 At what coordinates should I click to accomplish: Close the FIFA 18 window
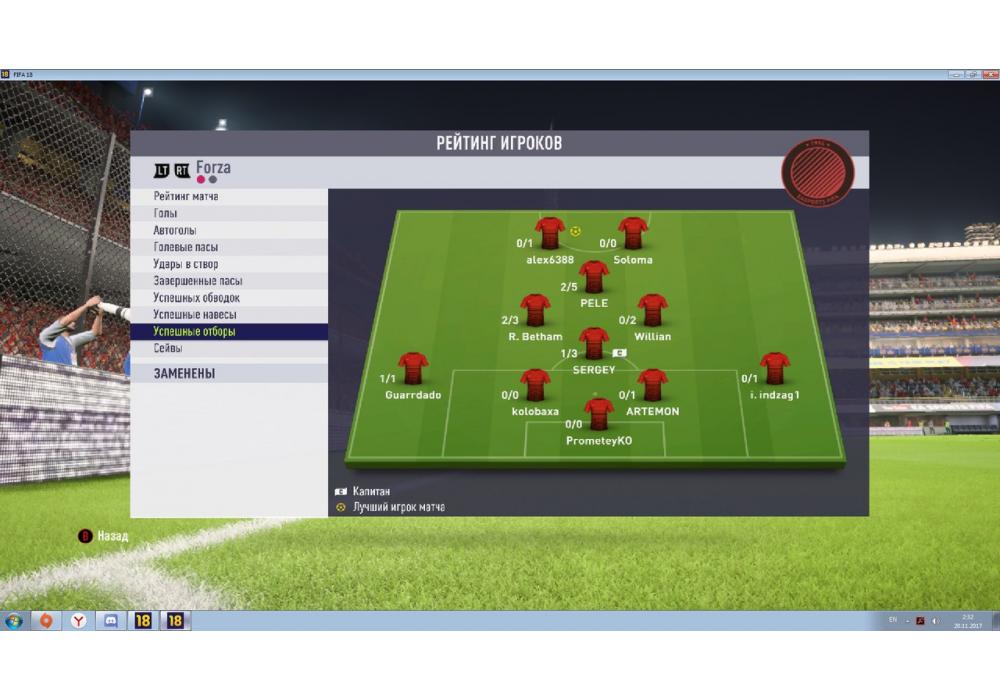[x=987, y=75]
